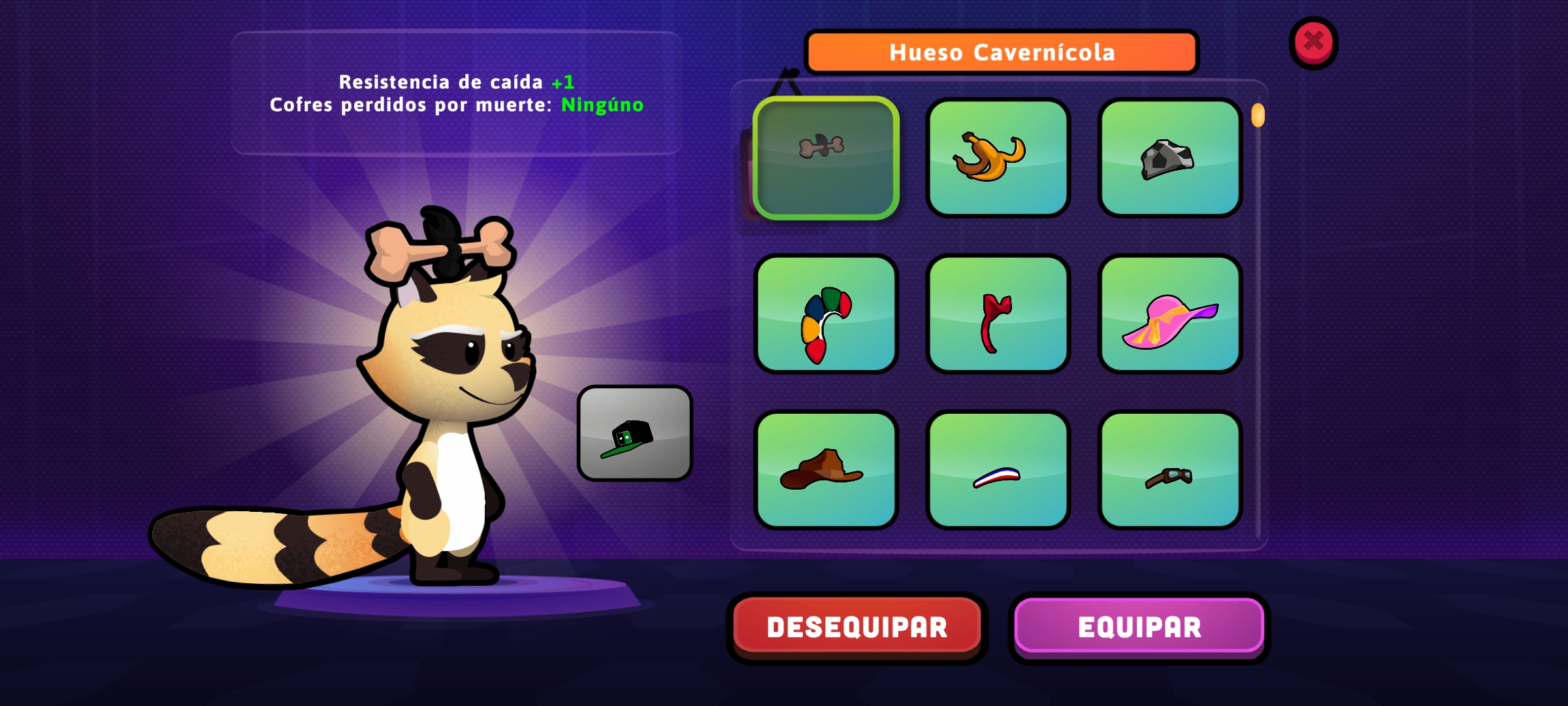
Task: Click the DESEQUIPAR button
Action: click(857, 627)
